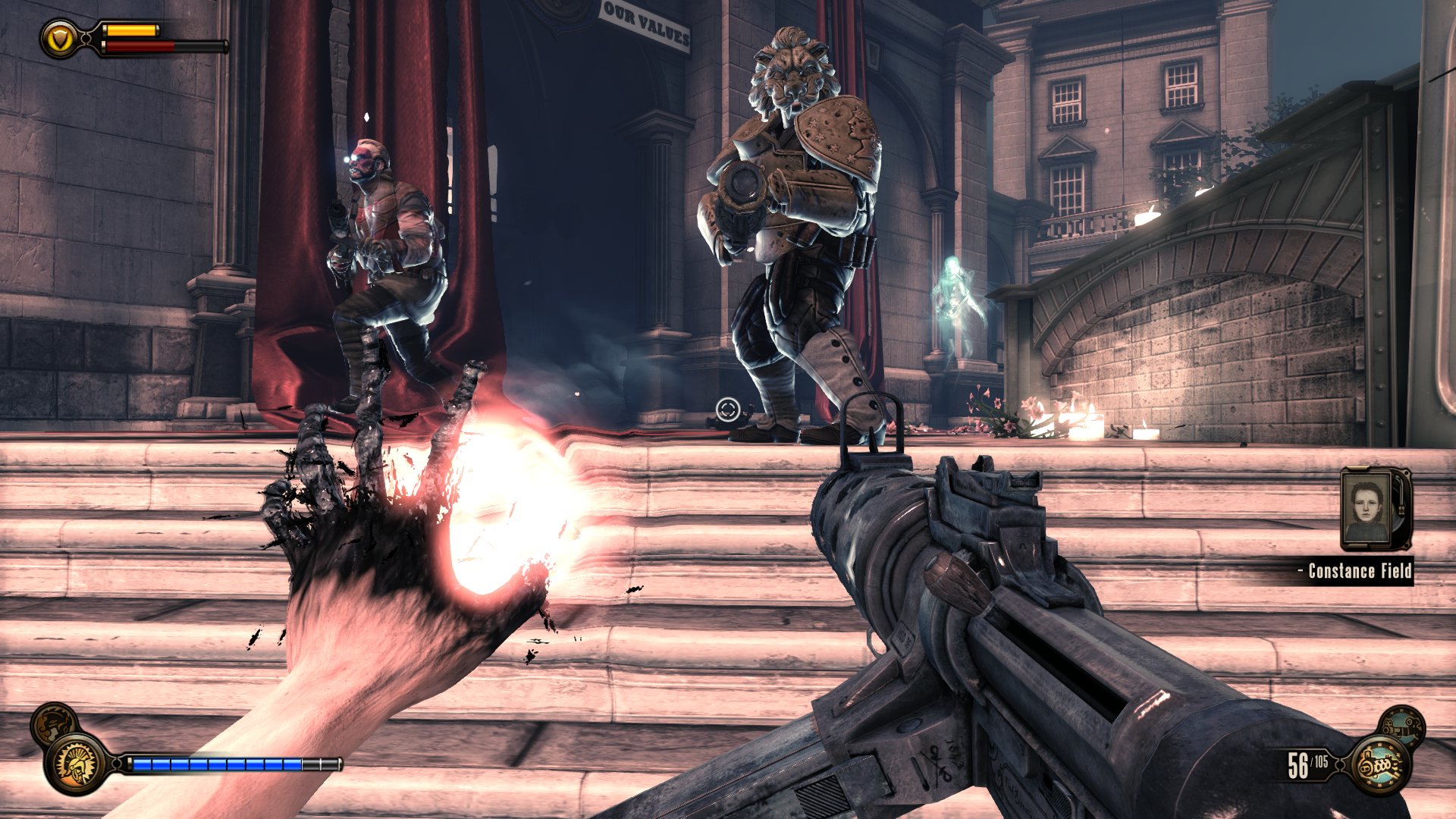Open the Constance Field voxophone portrait

pos(1374,509)
